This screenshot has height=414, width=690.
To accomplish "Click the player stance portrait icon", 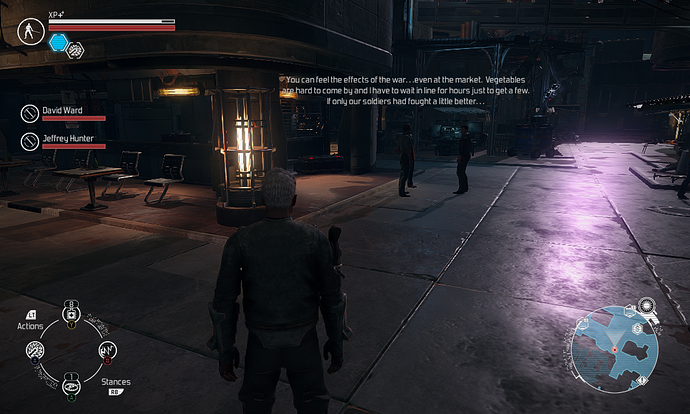I will point(30,30).
